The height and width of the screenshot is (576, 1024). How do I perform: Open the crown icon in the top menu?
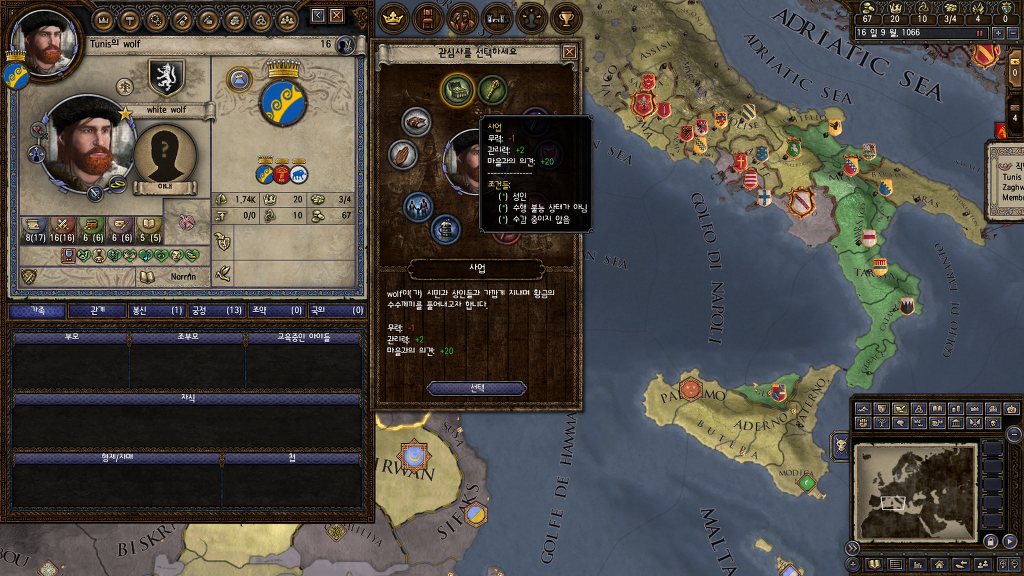pos(393,17)
